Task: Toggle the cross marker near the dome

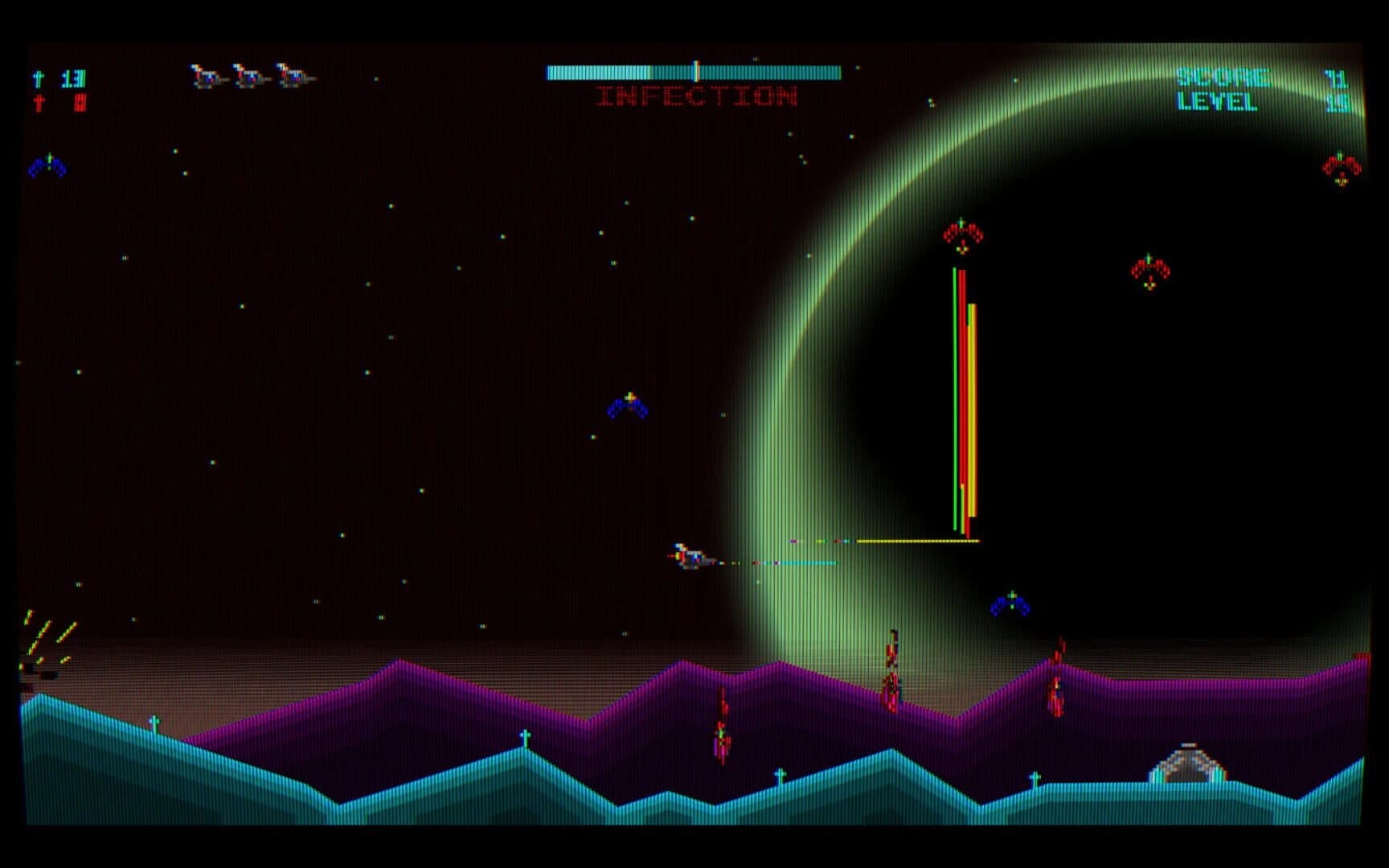Action: (1035, 778)
